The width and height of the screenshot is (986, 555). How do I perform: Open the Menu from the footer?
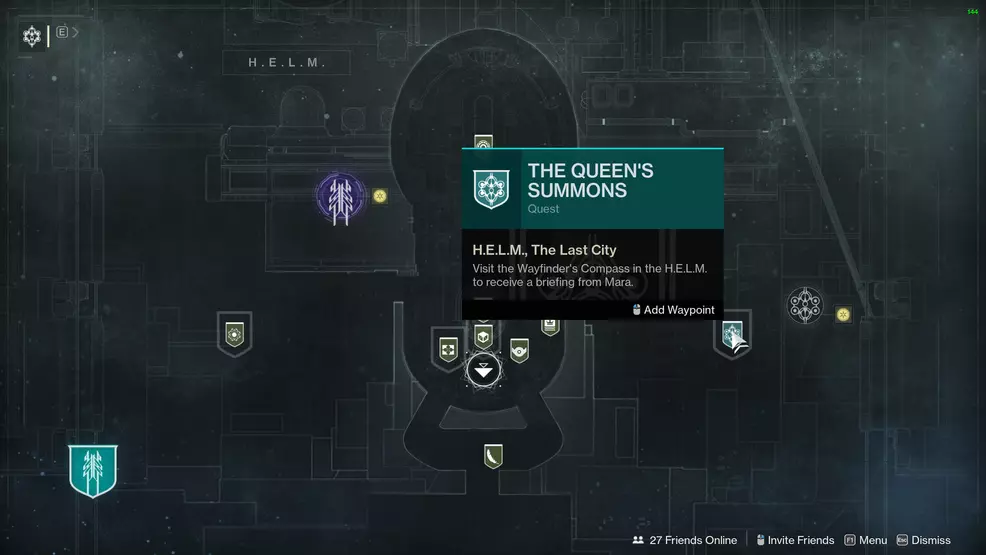coord(866,540)
